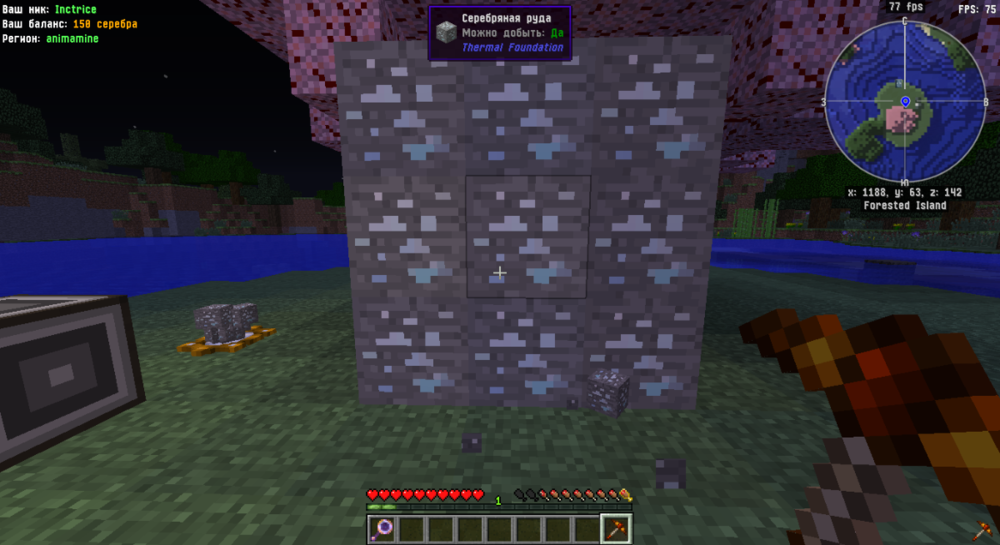1000x545 pixels.
Task: Click the blue player marker on the minimap
Action: tap(905, 102)
